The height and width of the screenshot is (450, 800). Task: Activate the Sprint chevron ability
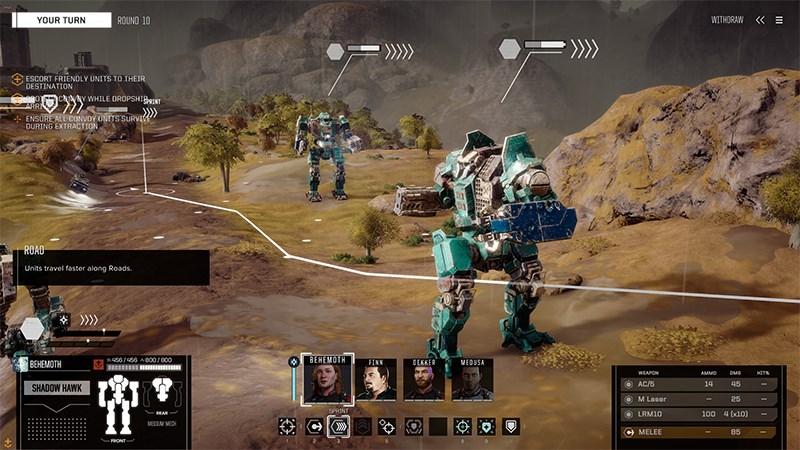(339, 427)
